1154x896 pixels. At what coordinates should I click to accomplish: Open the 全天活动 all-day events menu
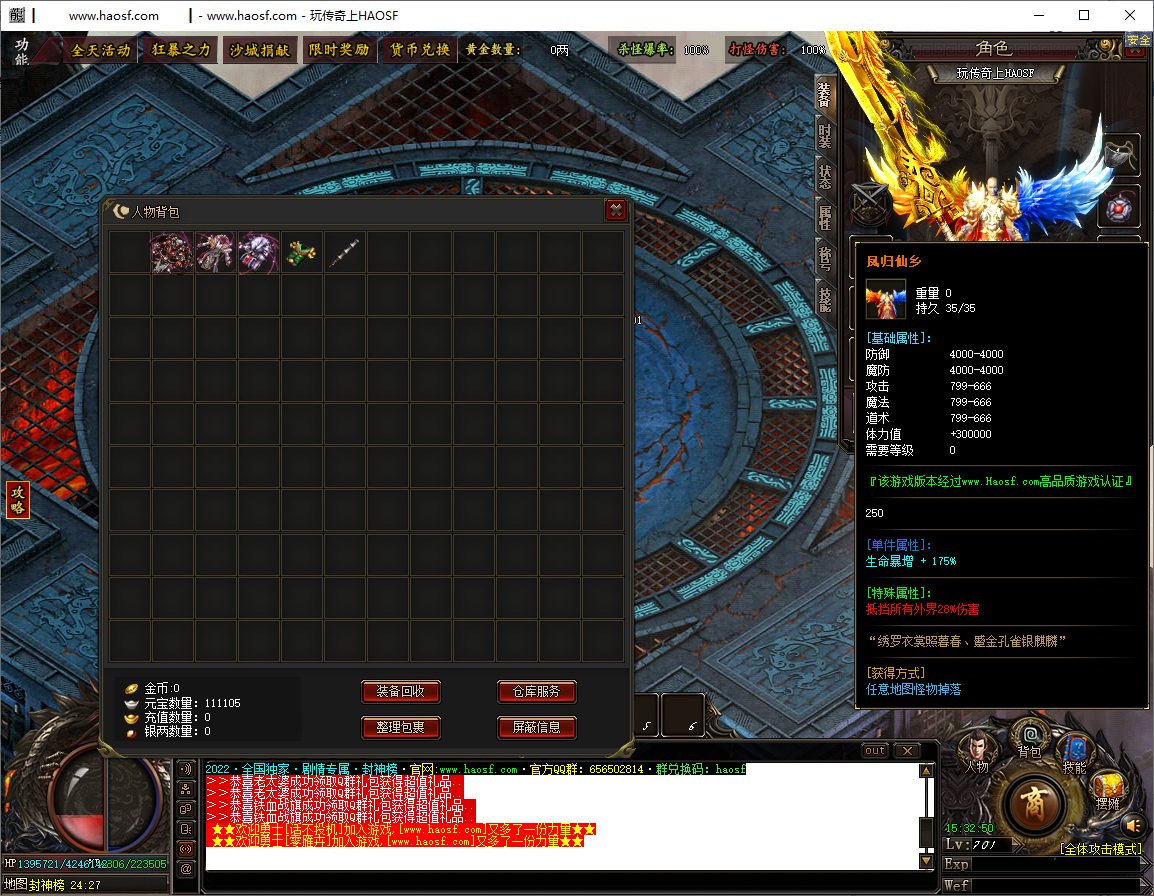[x=101, y=50]
